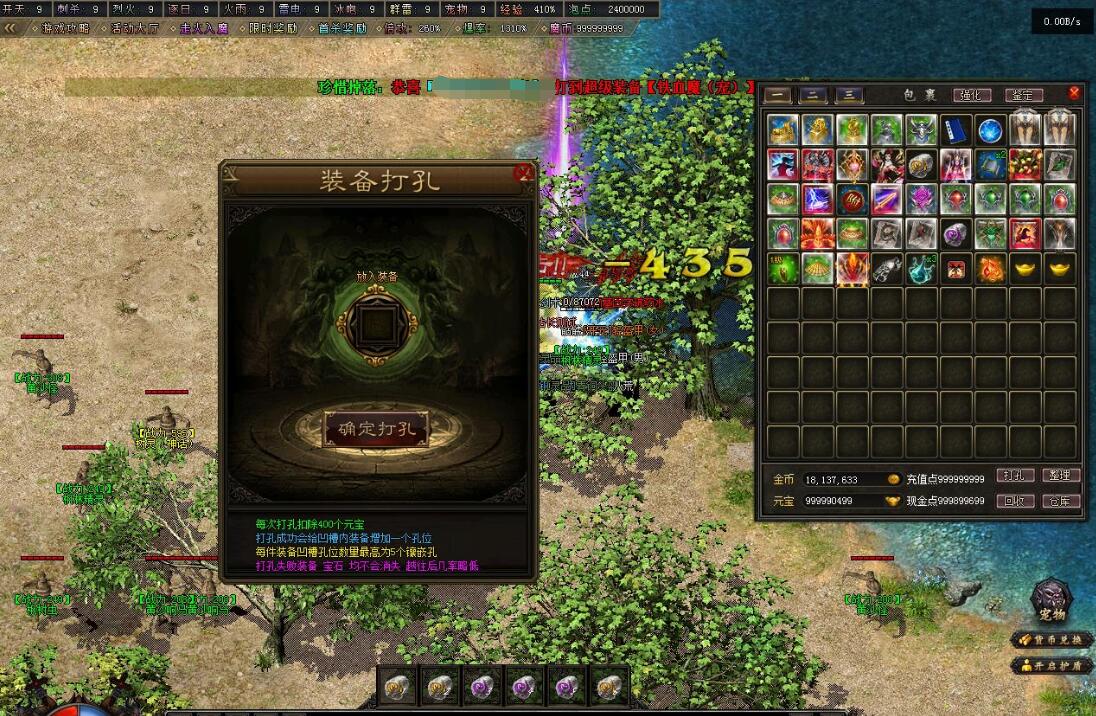Open the 仓库 warehouse
Image resolution: width=1096 pixels, height=716 pixels.
click(1061, 501)
